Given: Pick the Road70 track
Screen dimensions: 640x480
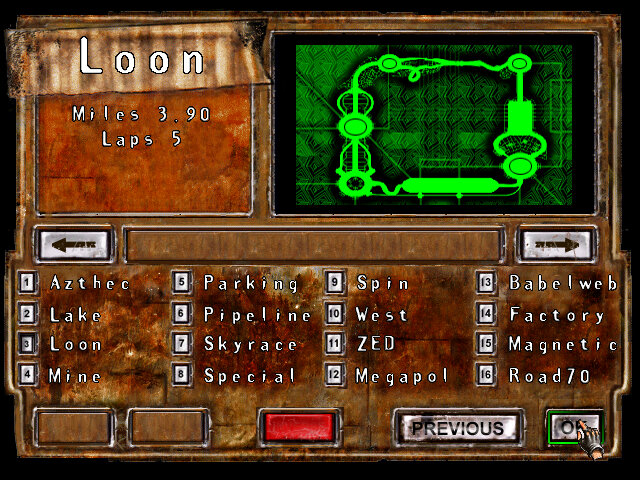Looking at the screenshot, I should [550, 376].
